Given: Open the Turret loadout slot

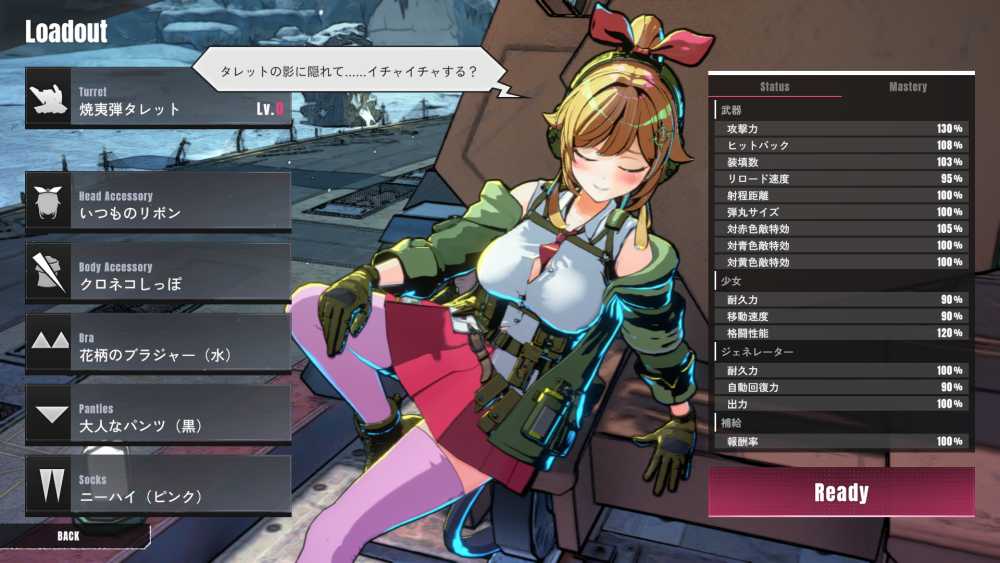Looking at the screenshot, I should coord(158,99).
